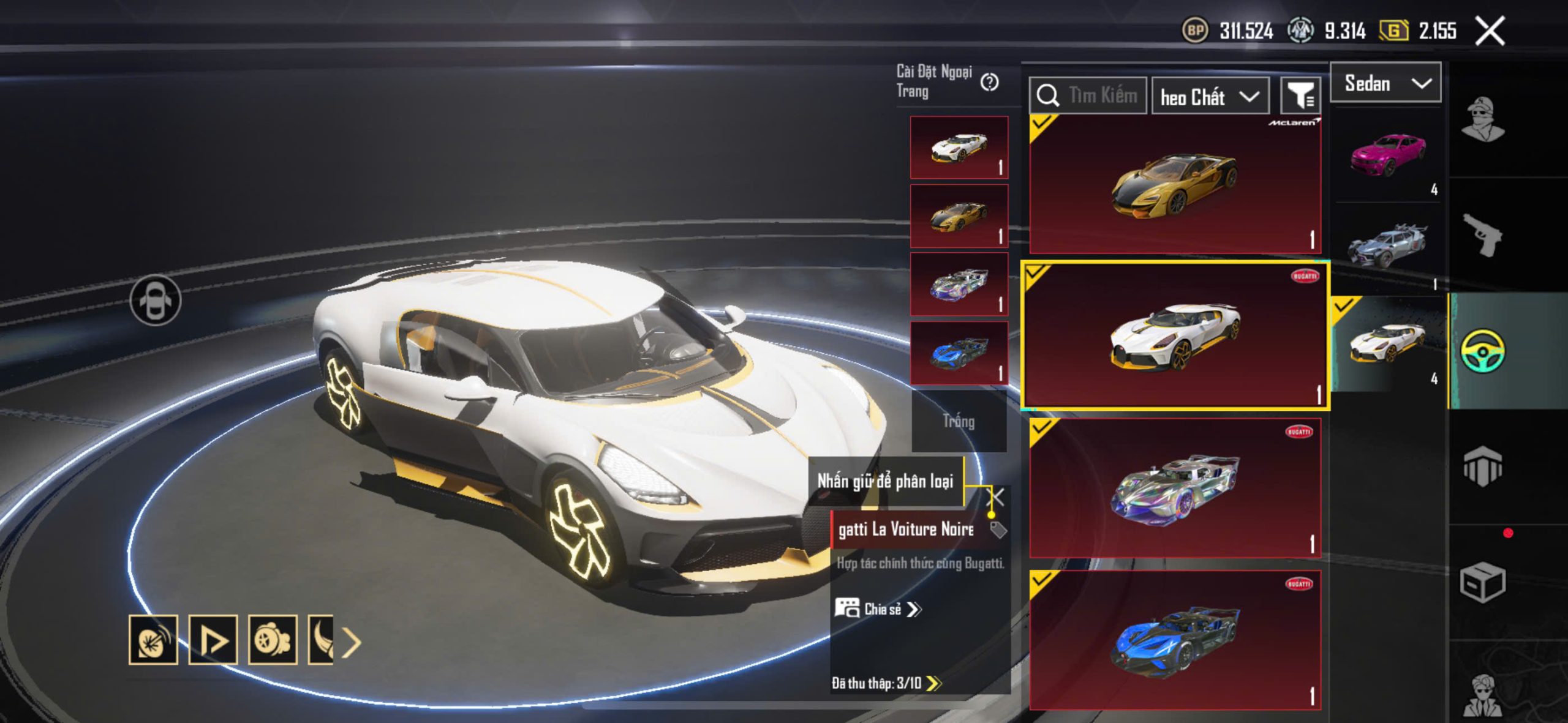Toggle the car doors view button
The image size is (1568, 723).
[x=156, y=300]
